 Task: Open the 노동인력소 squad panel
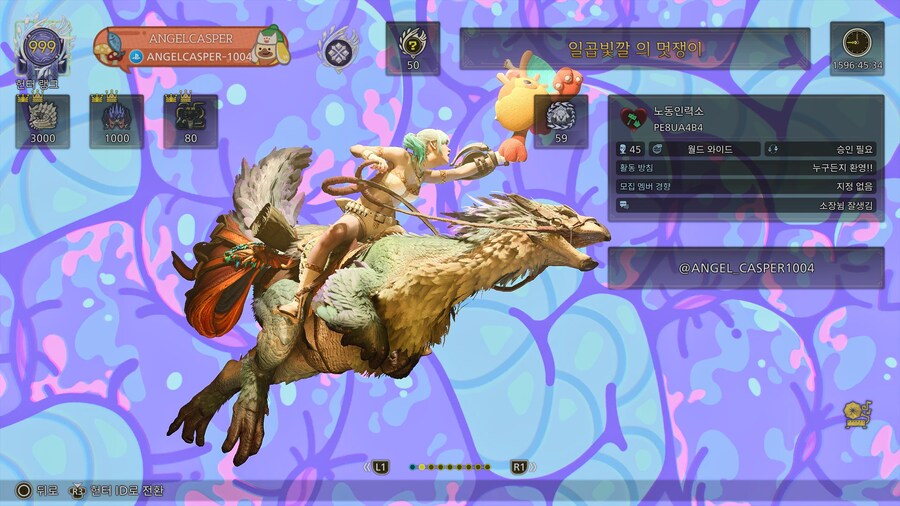pyautogui.click(x=745, y=157)
